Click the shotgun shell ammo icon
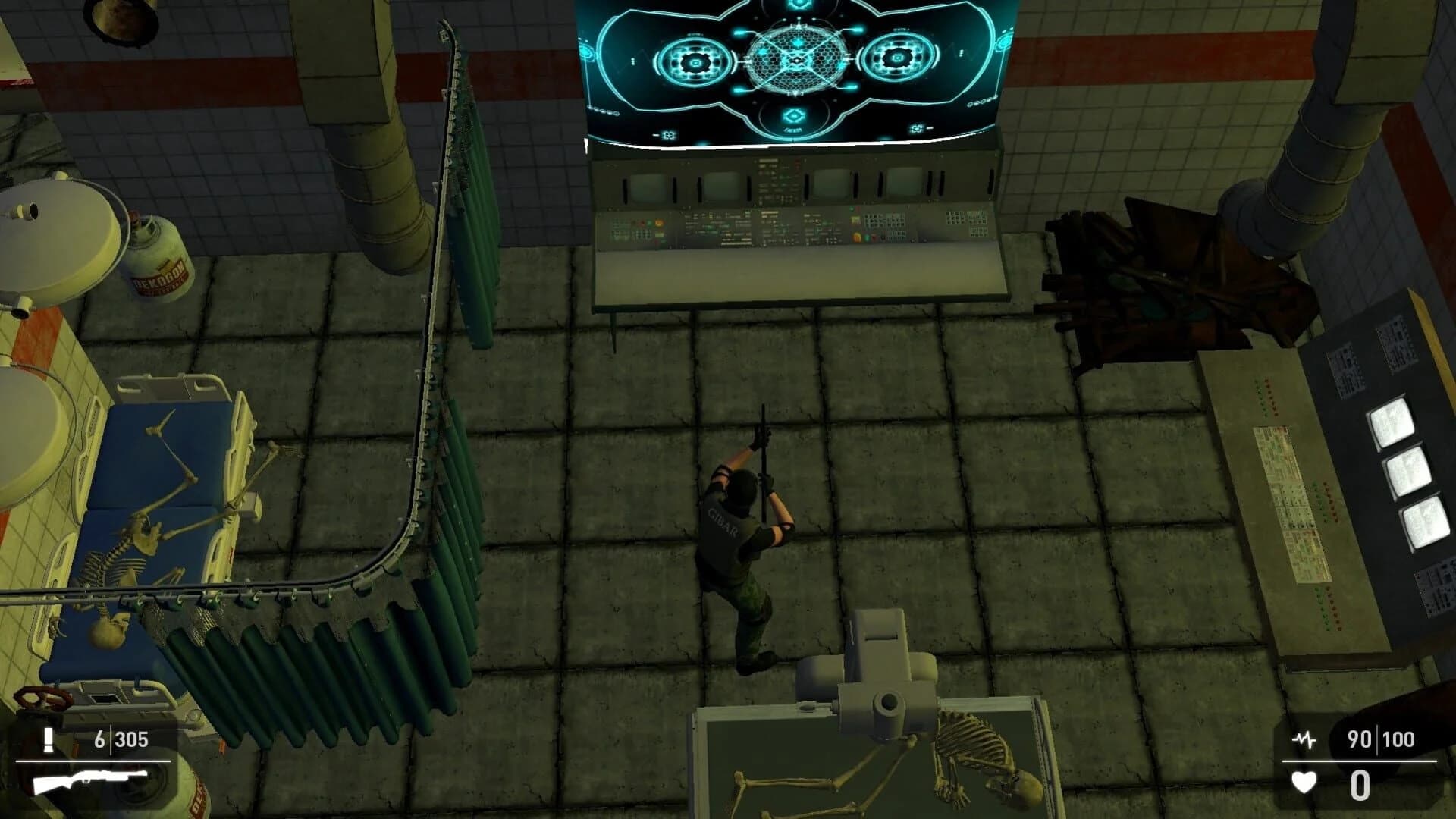 pyautogui.click(x=49, y=739)
